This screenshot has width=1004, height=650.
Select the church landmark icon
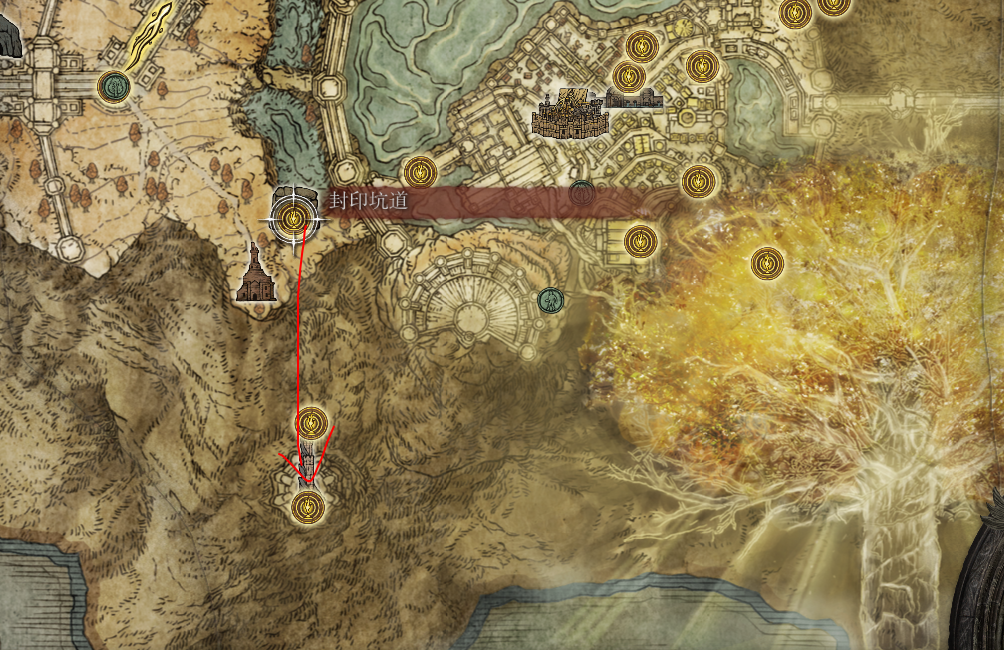[x=254, y=274]
